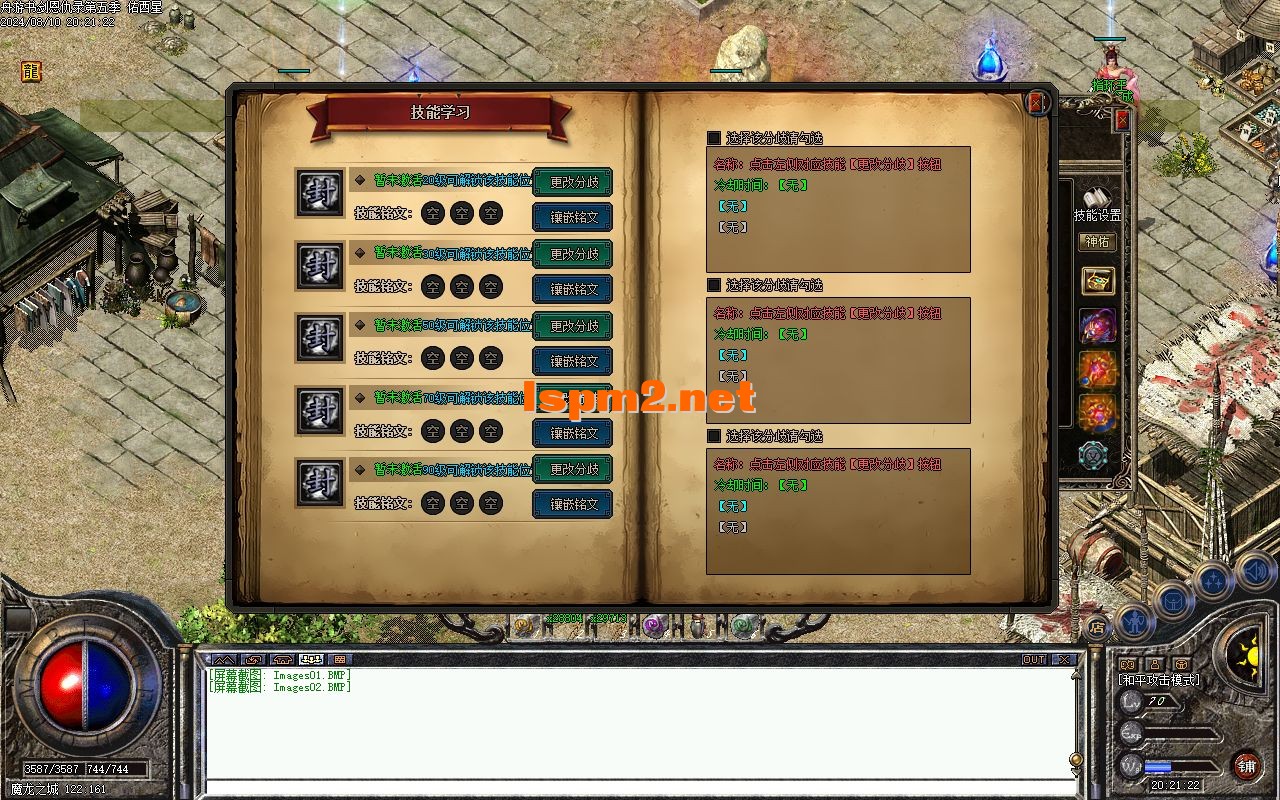Click the OUT button above the chat
This screenshot has height=800, width=1280.
pyautogui.click(x=1033, y=660)
